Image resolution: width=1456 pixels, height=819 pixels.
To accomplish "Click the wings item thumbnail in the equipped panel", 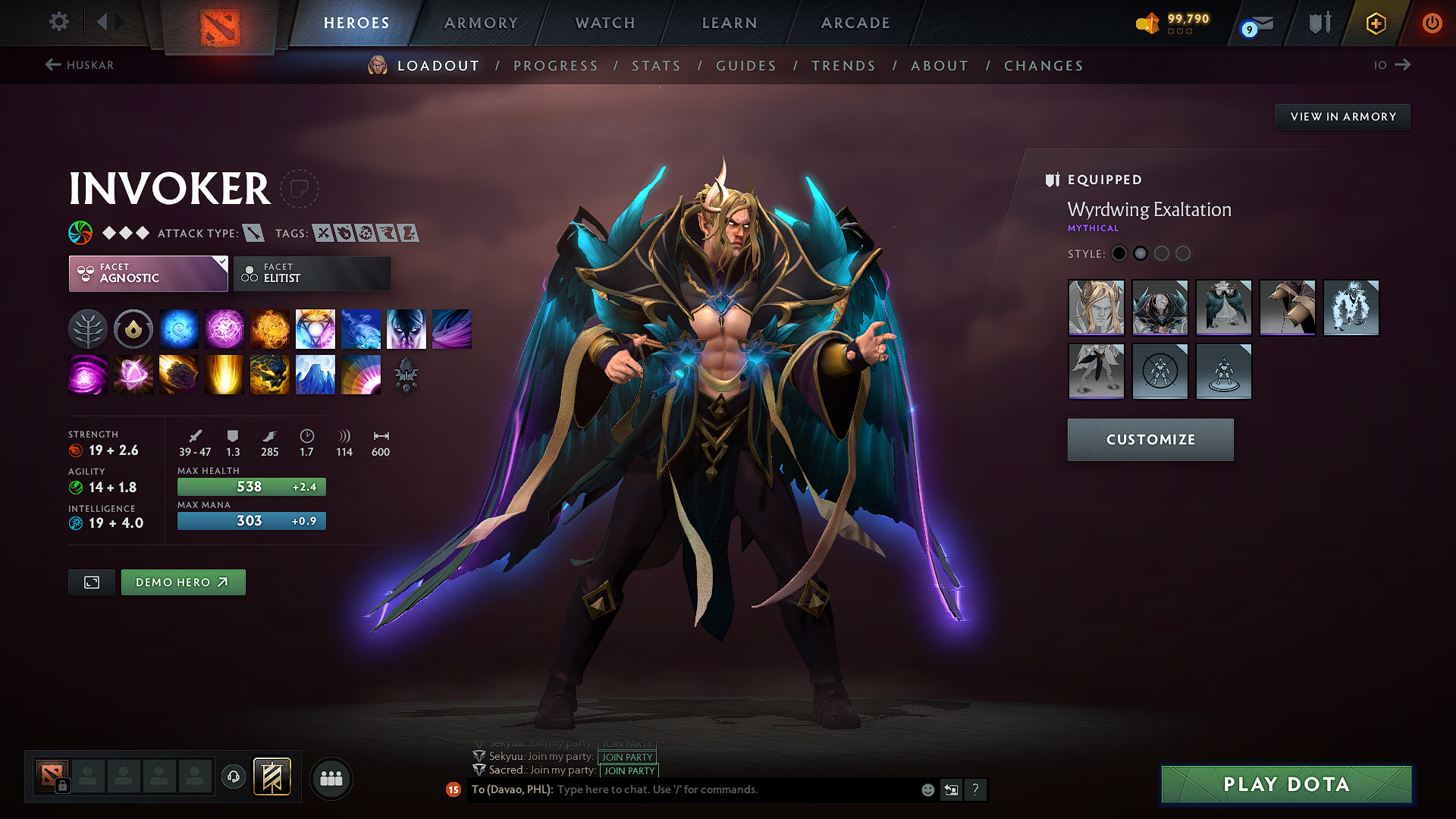I will (1224, 308).
